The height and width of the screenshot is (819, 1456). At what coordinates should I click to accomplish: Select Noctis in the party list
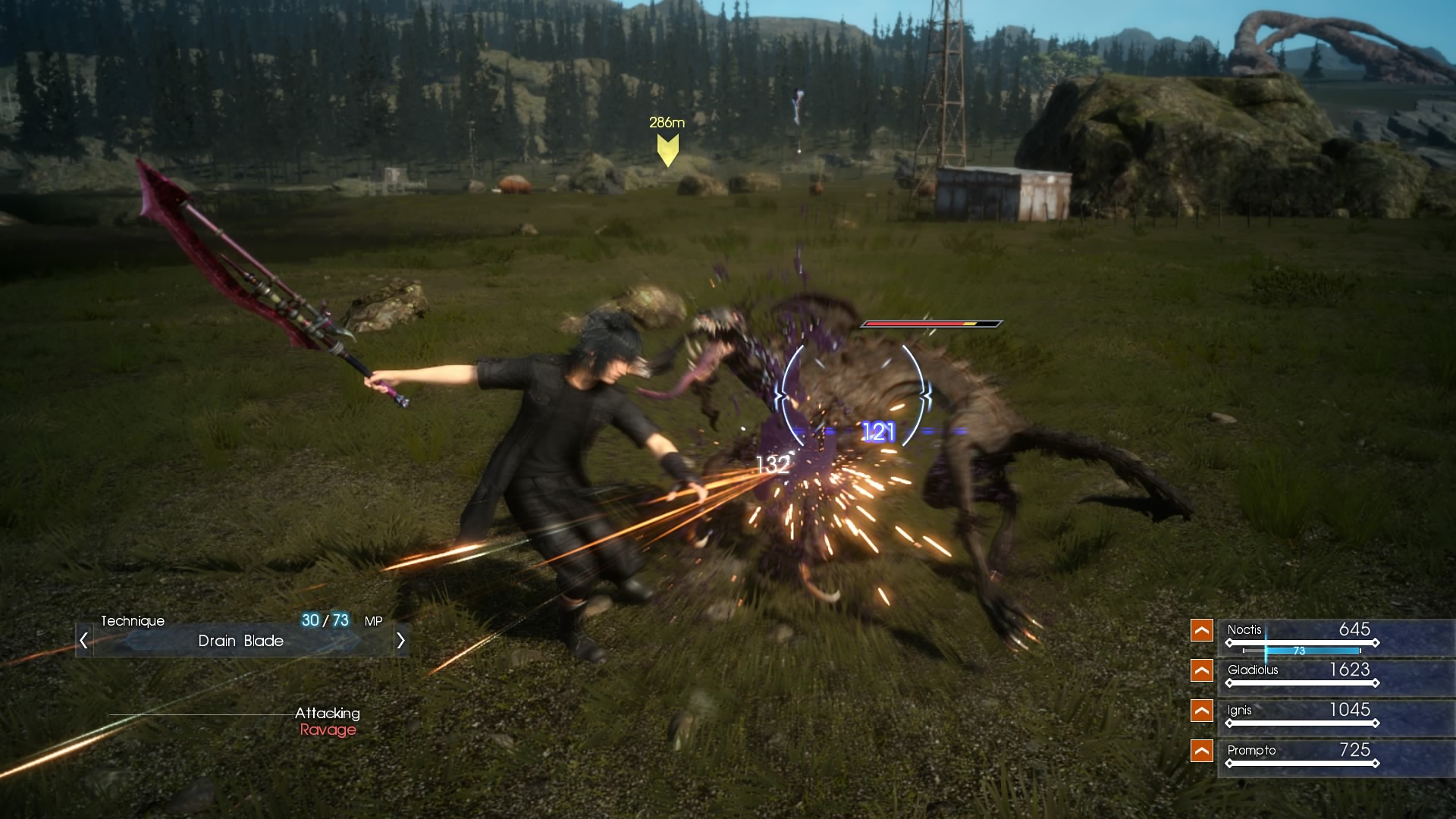point(1244,630)
